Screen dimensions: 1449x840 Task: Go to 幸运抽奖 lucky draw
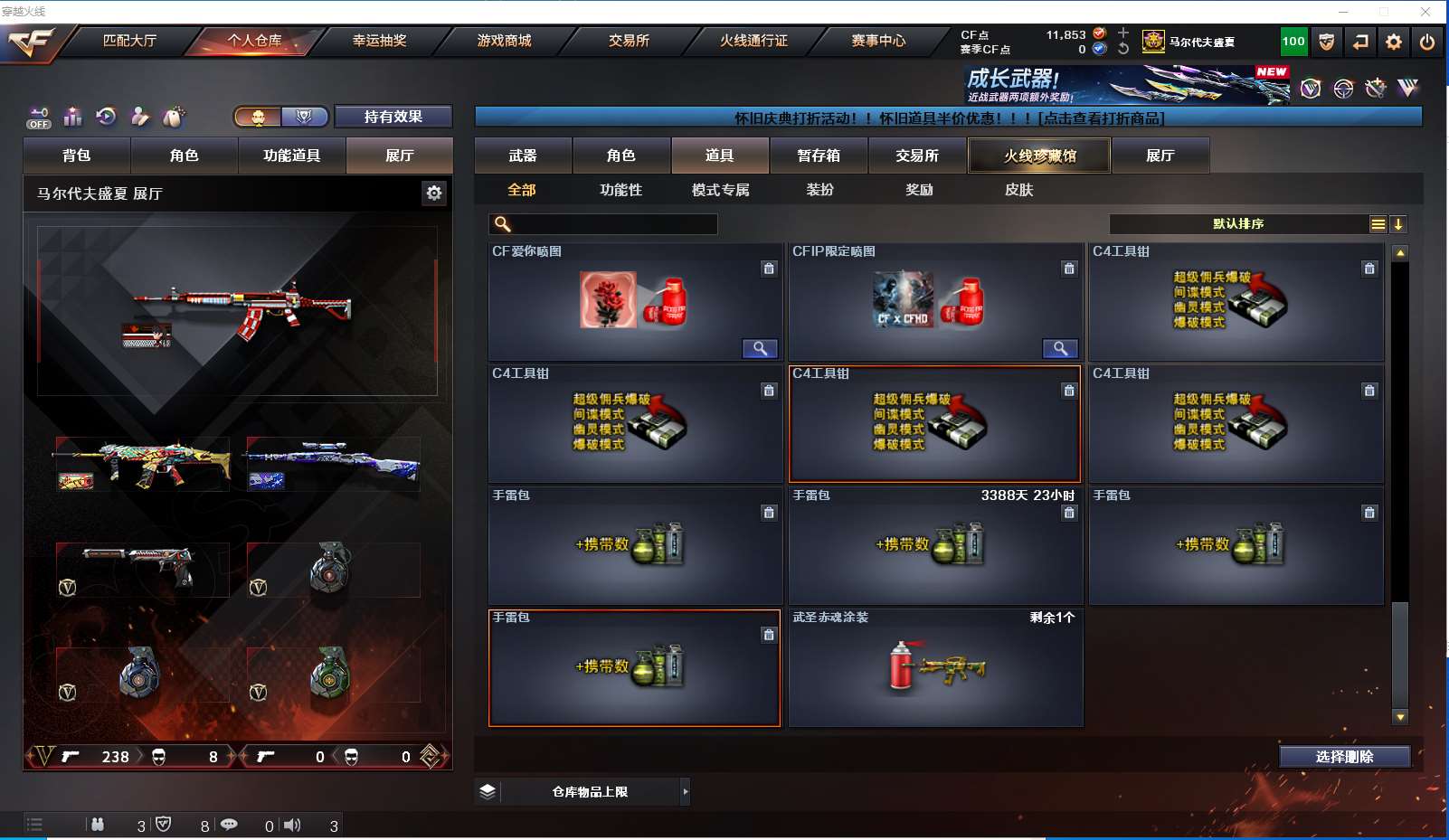click(379, 41)
